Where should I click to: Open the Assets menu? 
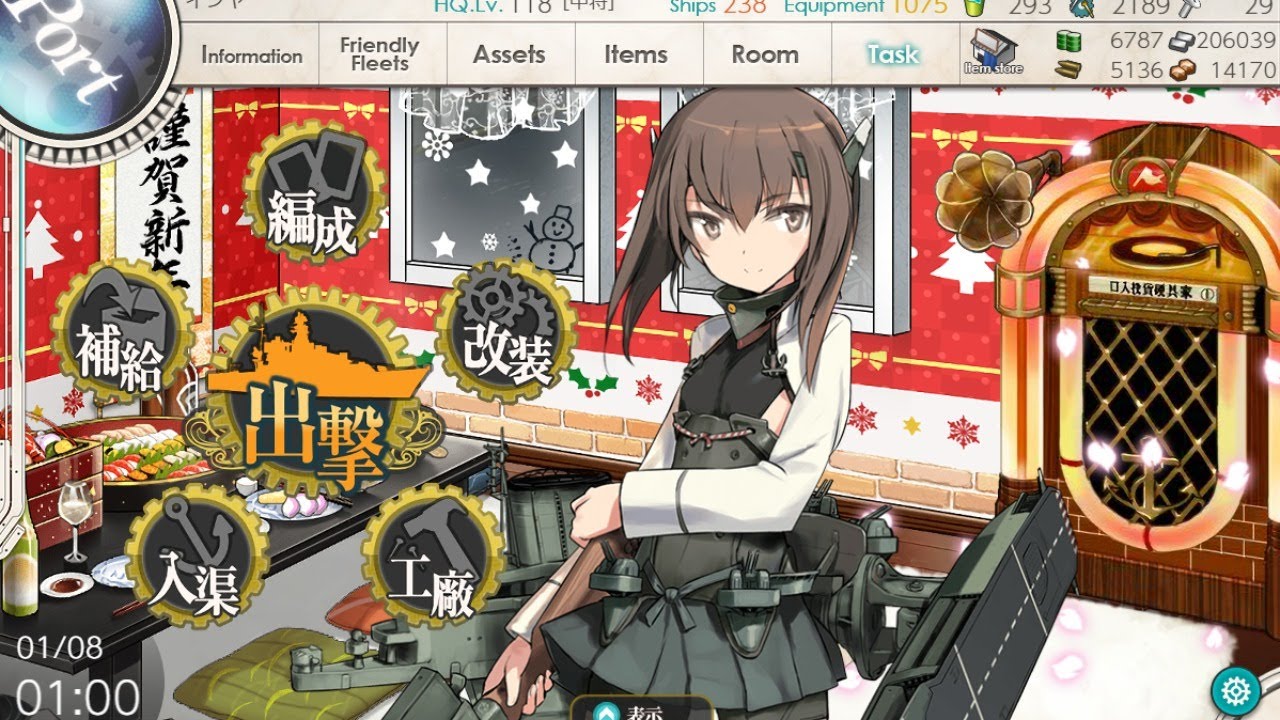[509, 54]
